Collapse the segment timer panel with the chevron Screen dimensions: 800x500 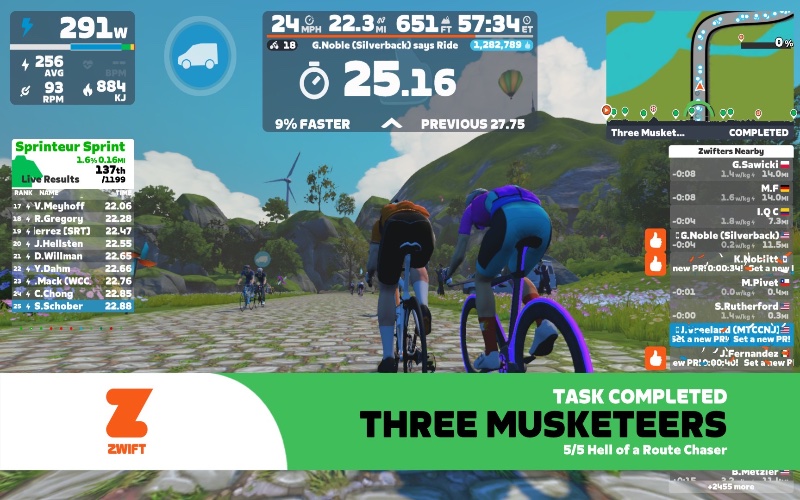(x=393, y=124)
